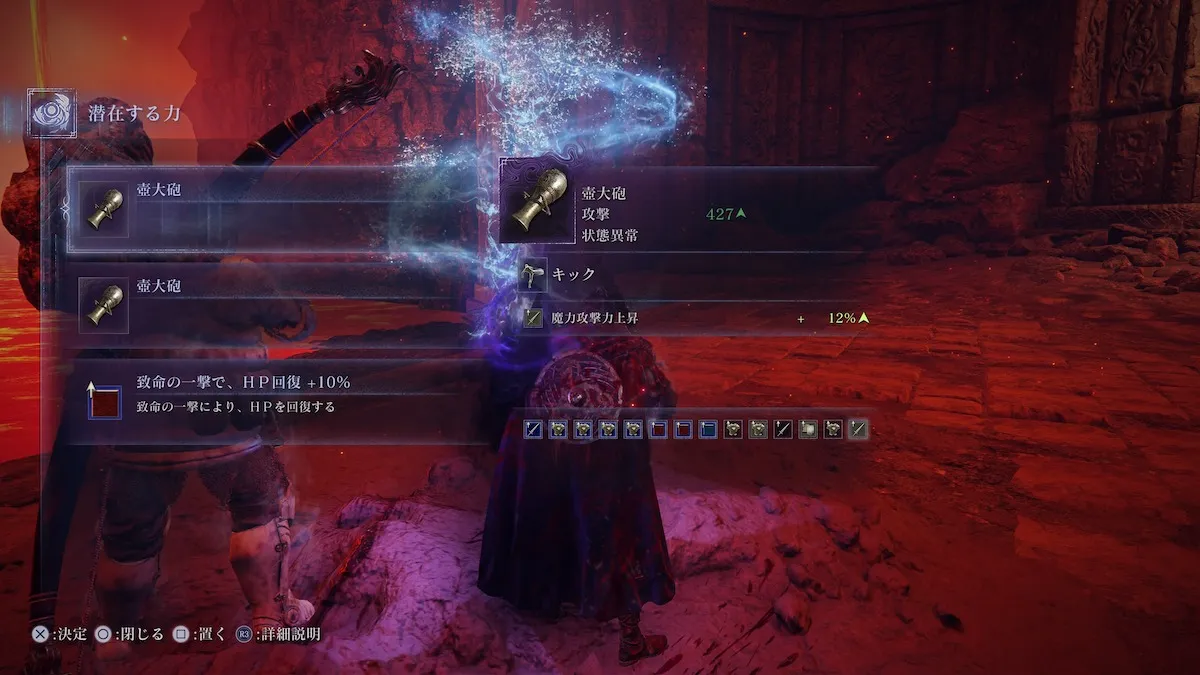Select the highlighted 壺大砲 reward row
Screen dimensions: 1200x675
pyautogui.click(x=270, y=210)
